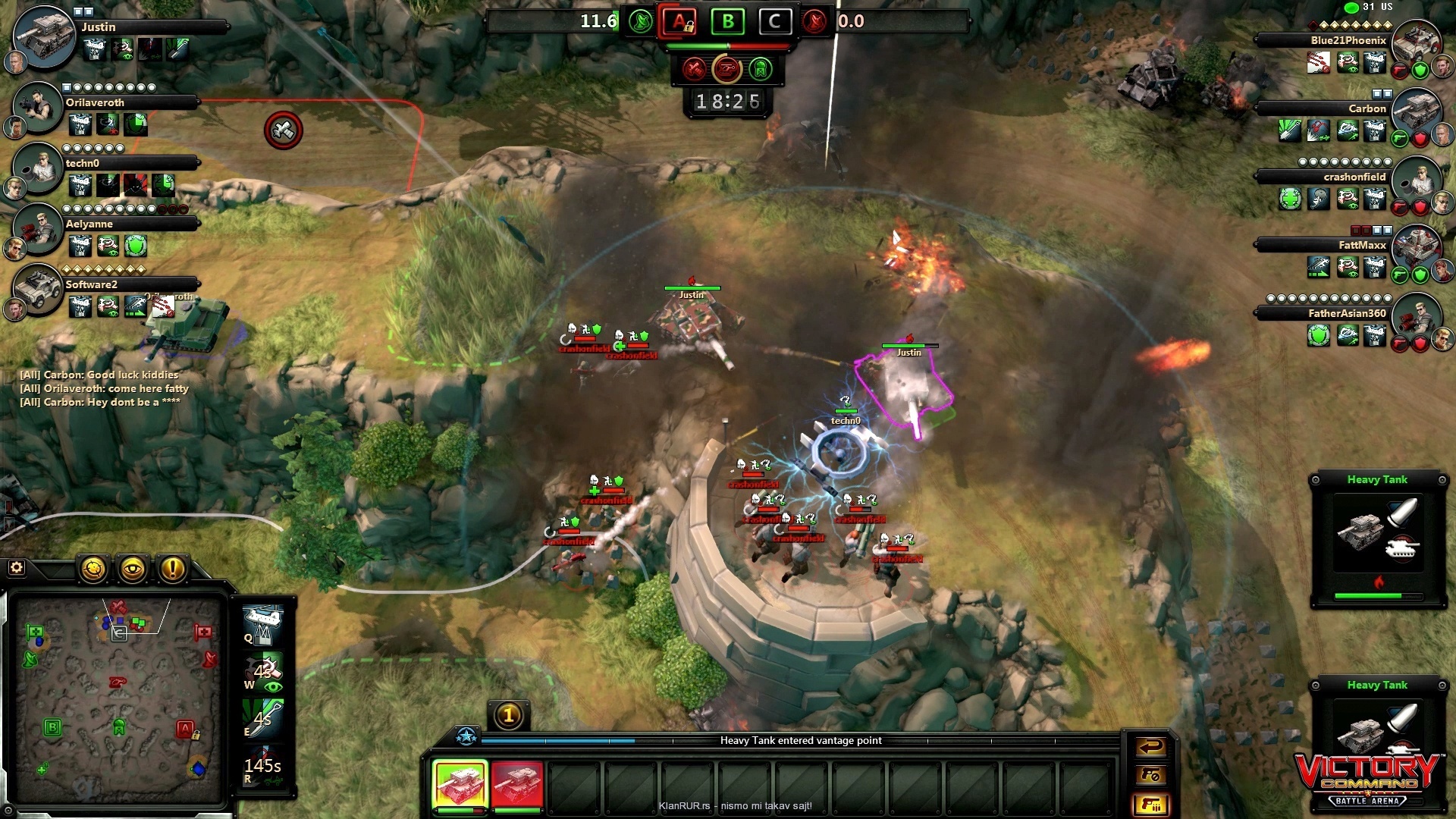The image size is (1456, 819).
Task: Select the red heavy tank unit slot
Action: [517, 784]
